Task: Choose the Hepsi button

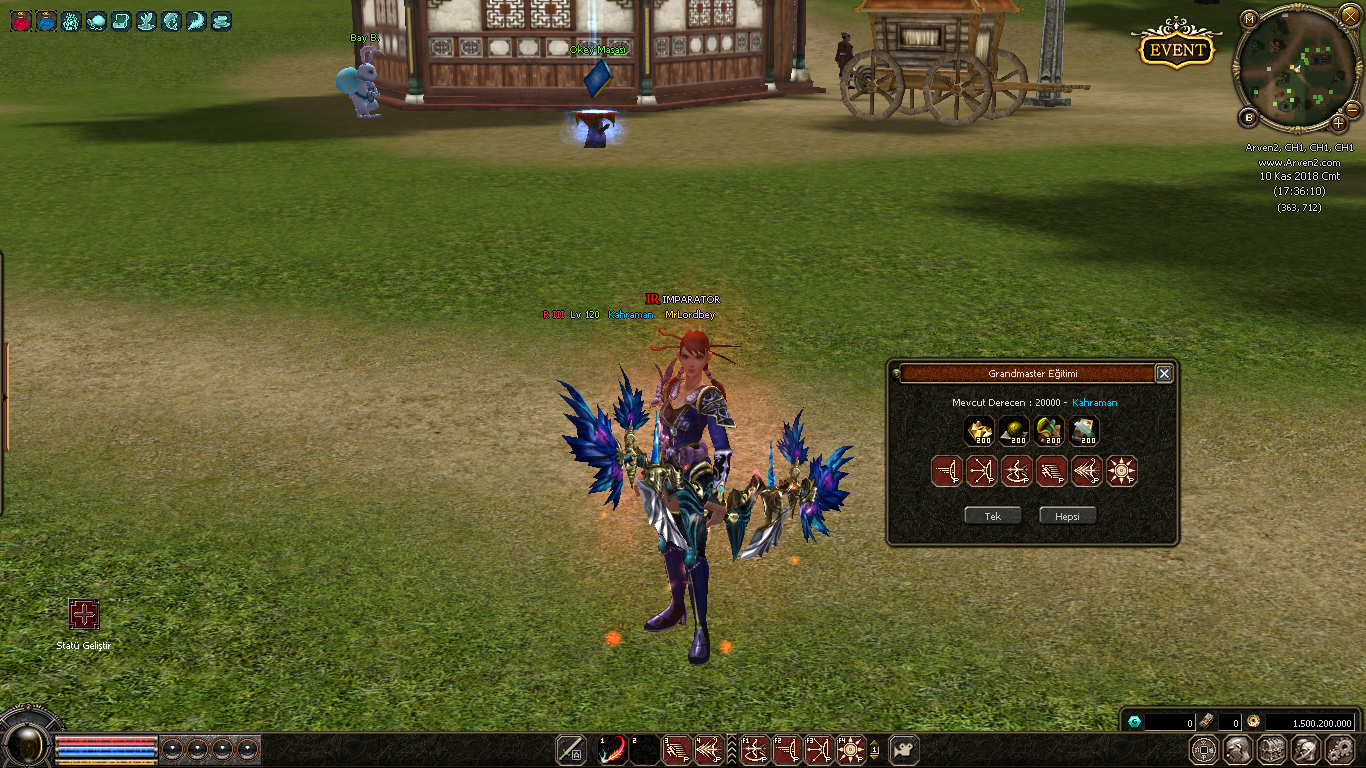Action: pyautogui.click(x=1067, y=516)
